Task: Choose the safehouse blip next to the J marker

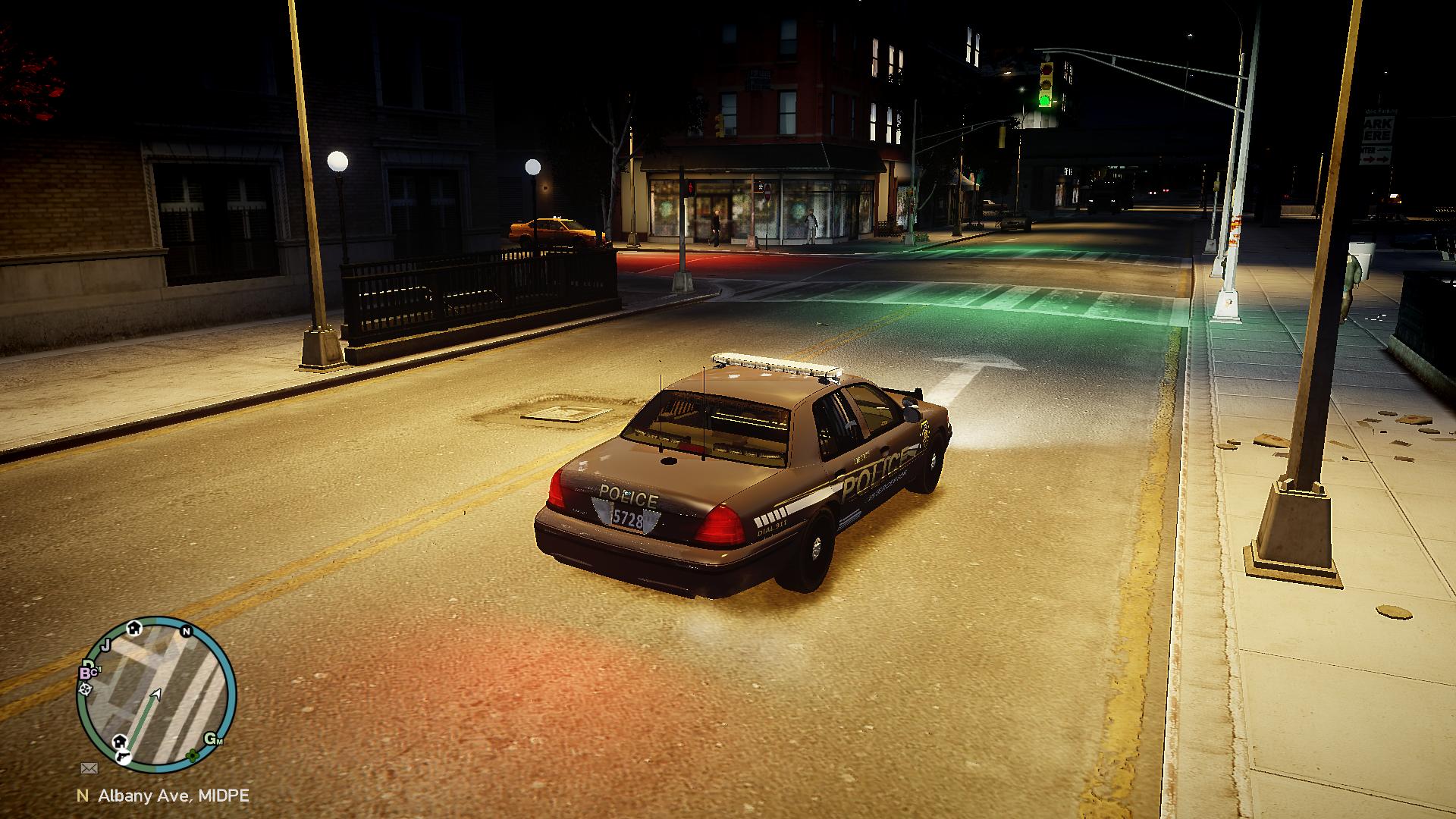Action: click(134, 627)
